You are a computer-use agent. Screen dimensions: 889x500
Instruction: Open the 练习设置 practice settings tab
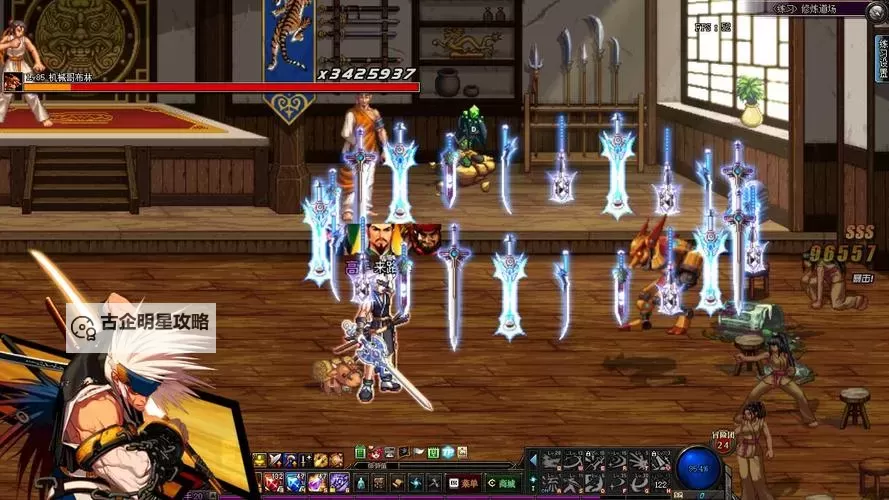point(882,60)
